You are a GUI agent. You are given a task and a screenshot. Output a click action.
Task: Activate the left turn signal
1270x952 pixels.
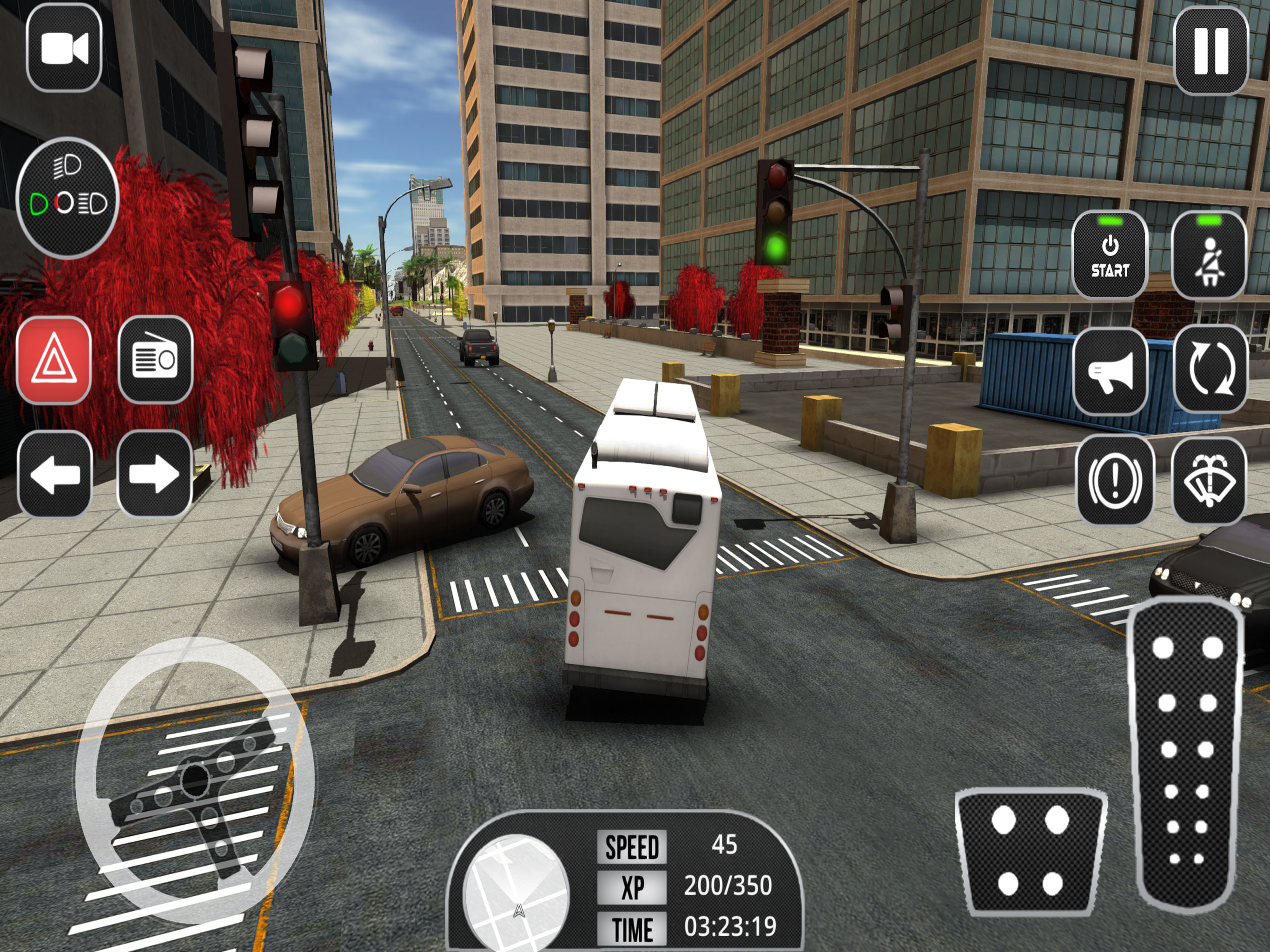click(55, 474)
